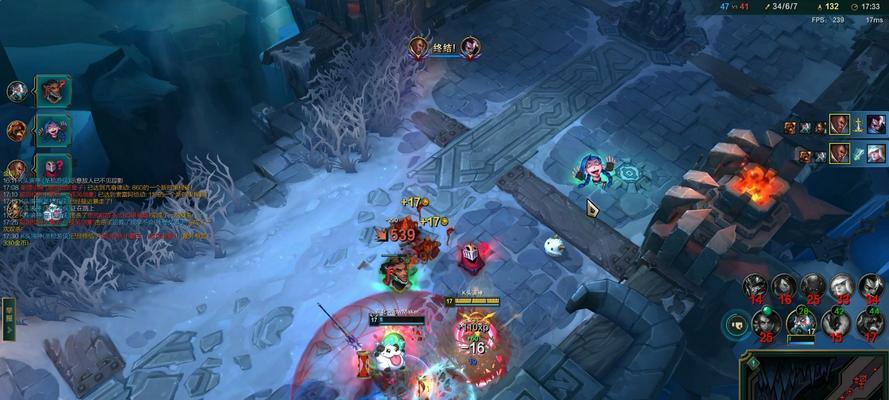The image size is (889, 400).
Task: Expand the green side tab on left edge
Action: [8, 311]
